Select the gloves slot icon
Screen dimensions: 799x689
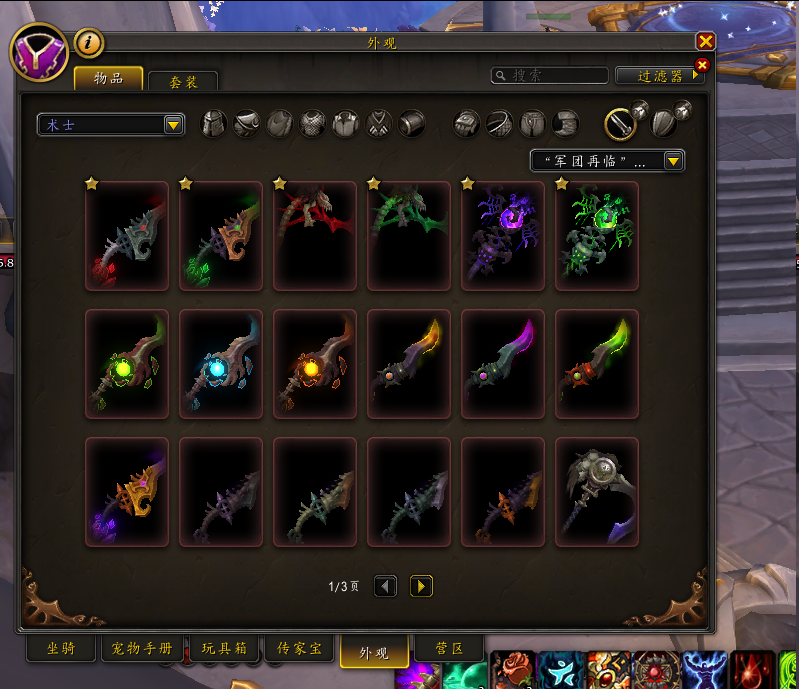coord(468,124)
